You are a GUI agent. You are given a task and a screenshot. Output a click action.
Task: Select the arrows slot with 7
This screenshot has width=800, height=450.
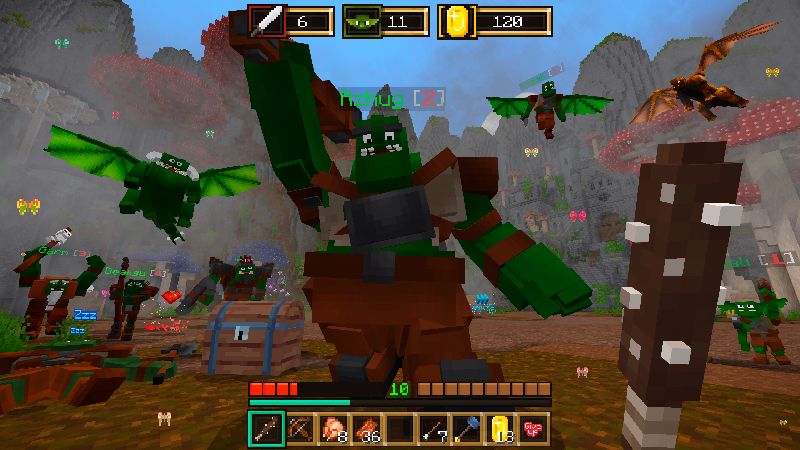[433, 427]
